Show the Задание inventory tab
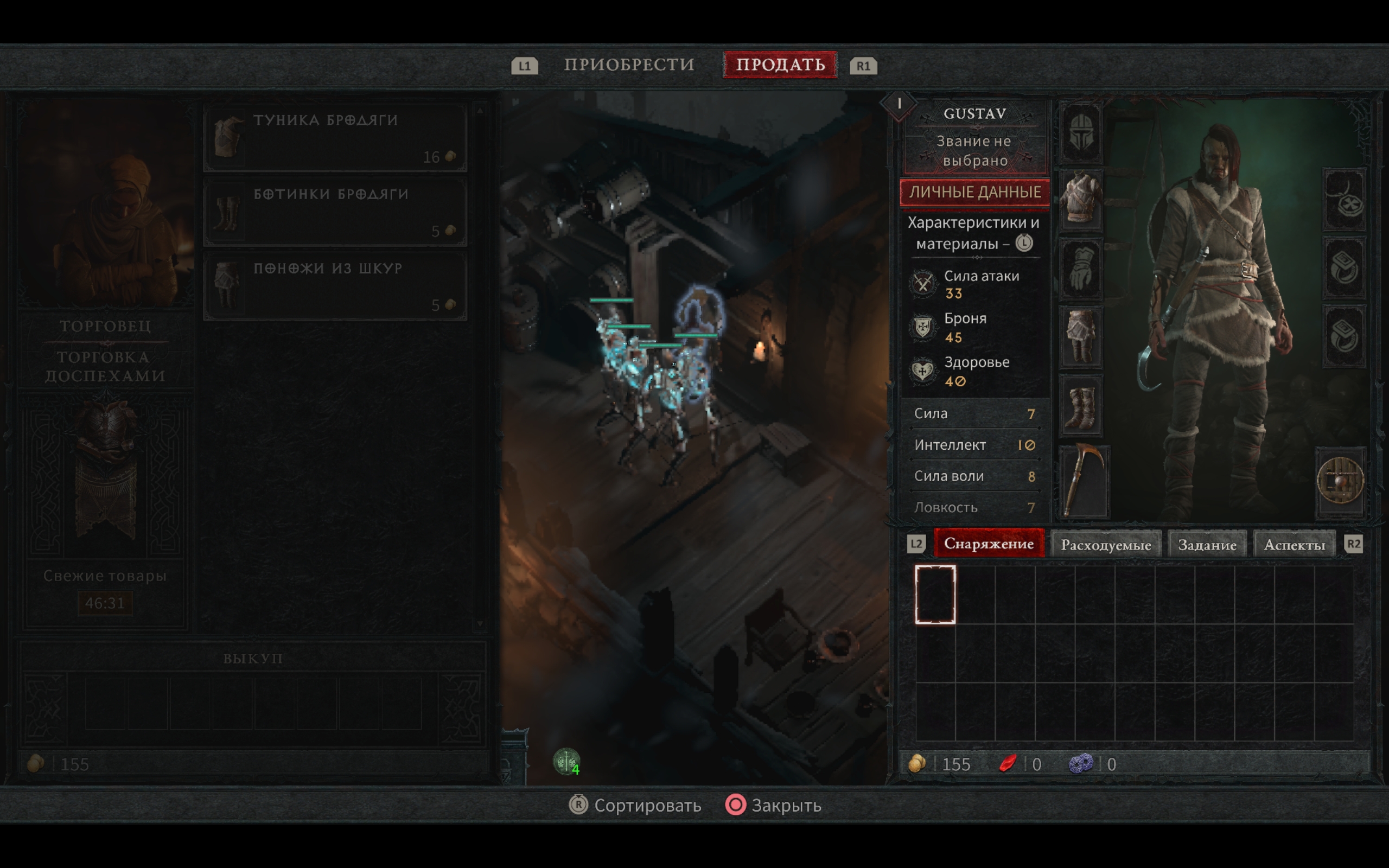This screenshot has width=1389, height=868. [1207, 545]
